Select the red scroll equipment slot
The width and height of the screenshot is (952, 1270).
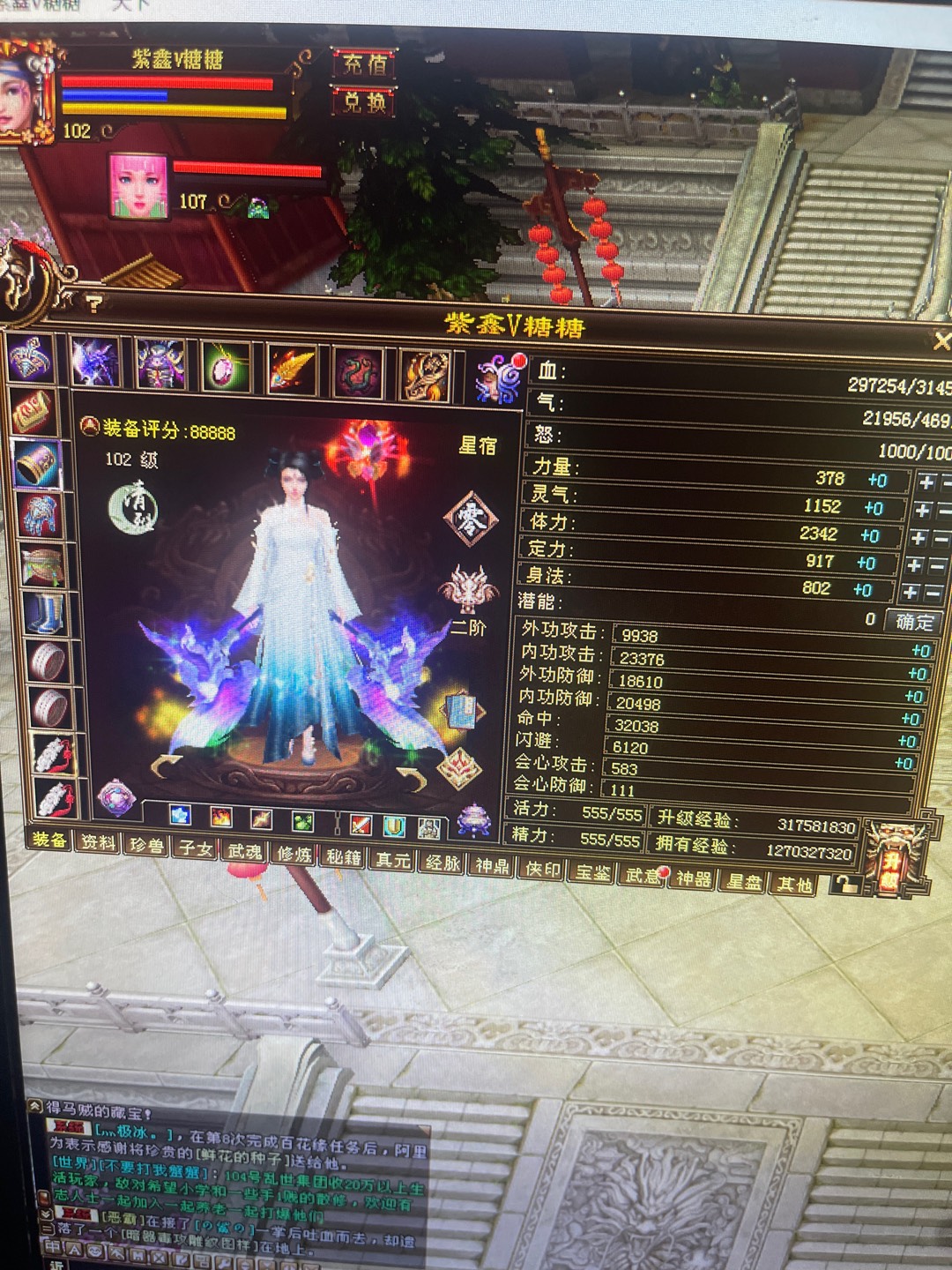point(33,412)
